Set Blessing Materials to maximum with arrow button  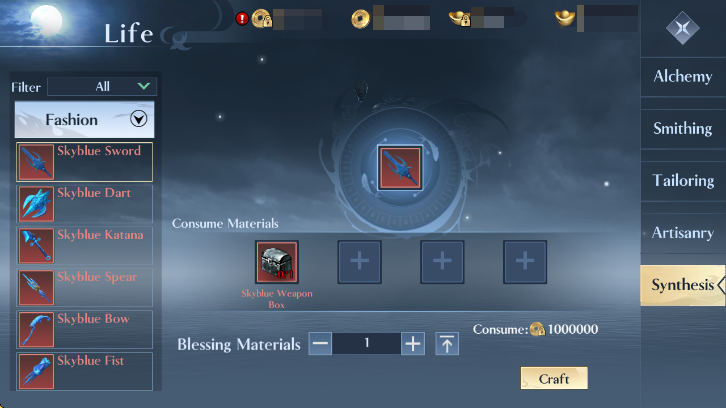[x=447, y=344]
